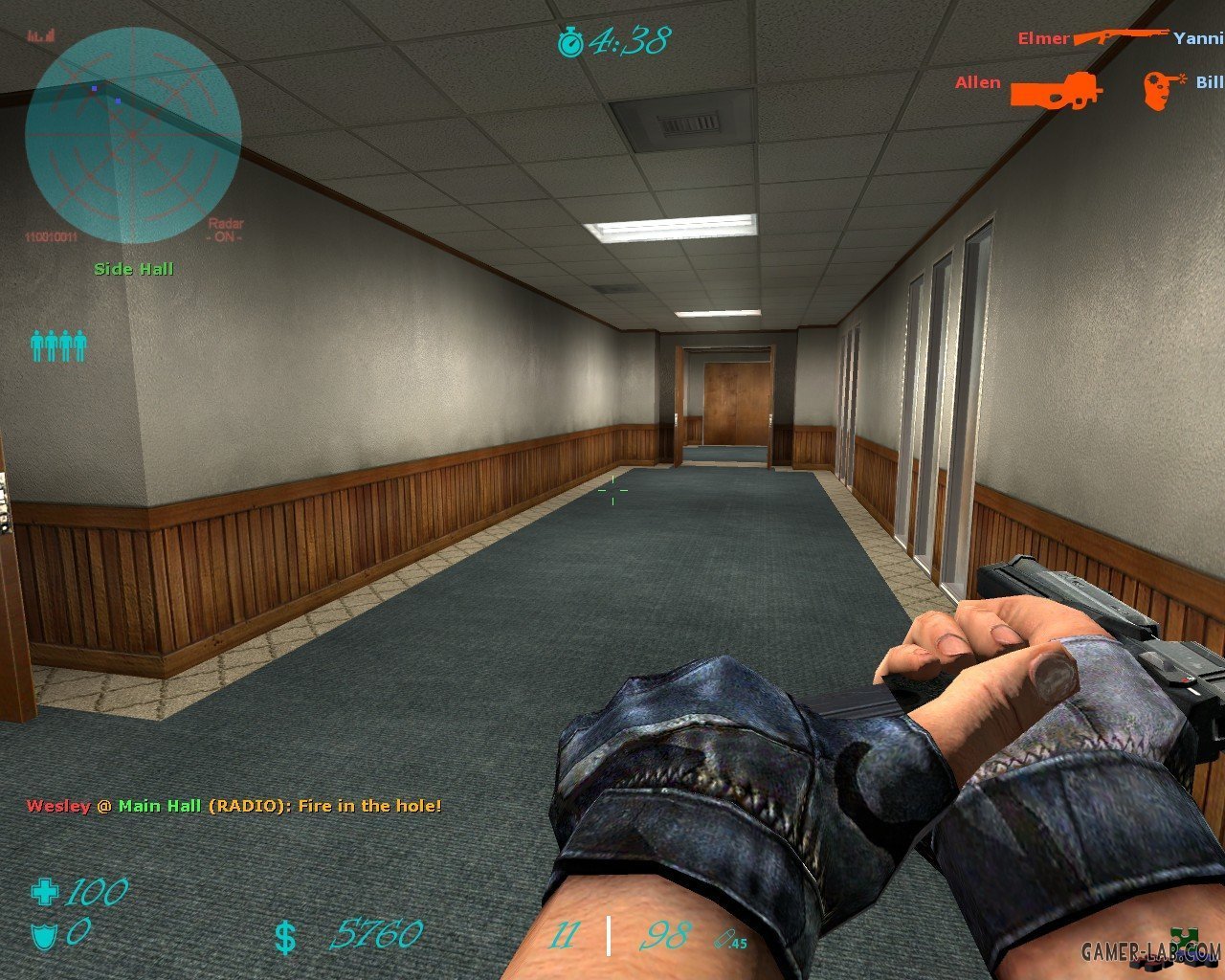The image size is (1225, 980).
Task: Open the Gamer-Lab.com watermark link
Action: pos(1151,951)
